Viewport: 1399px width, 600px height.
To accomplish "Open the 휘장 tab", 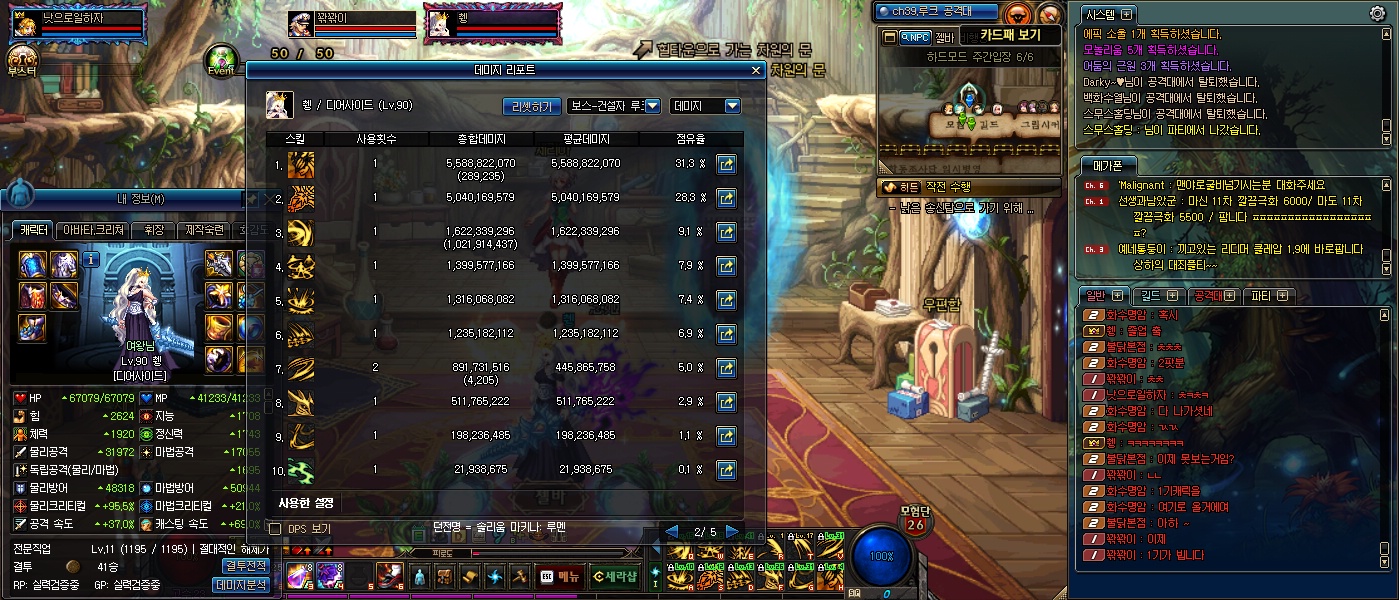I will tap(153, 231).
